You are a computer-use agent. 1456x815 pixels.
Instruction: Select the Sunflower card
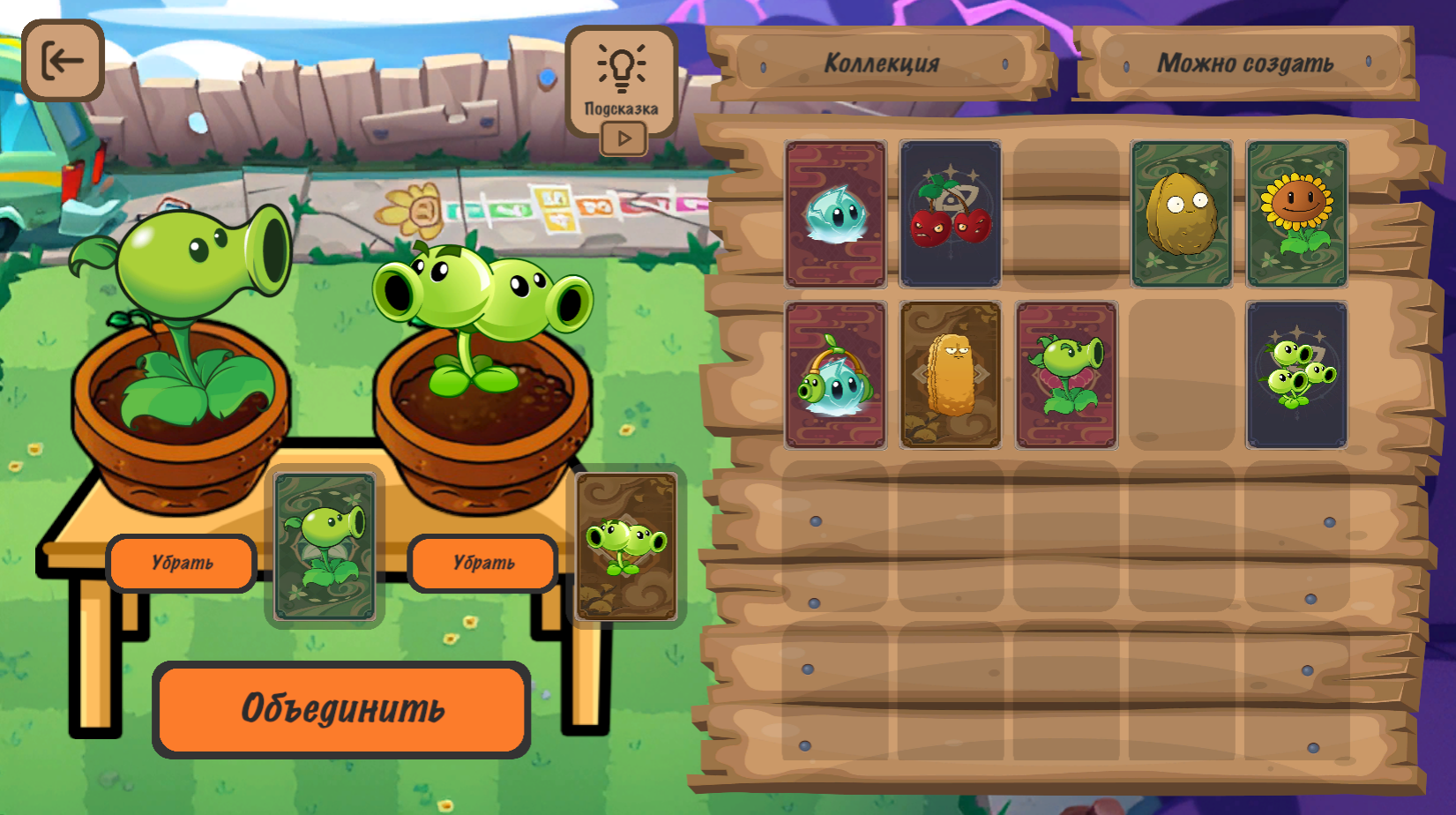point(1296,212)
